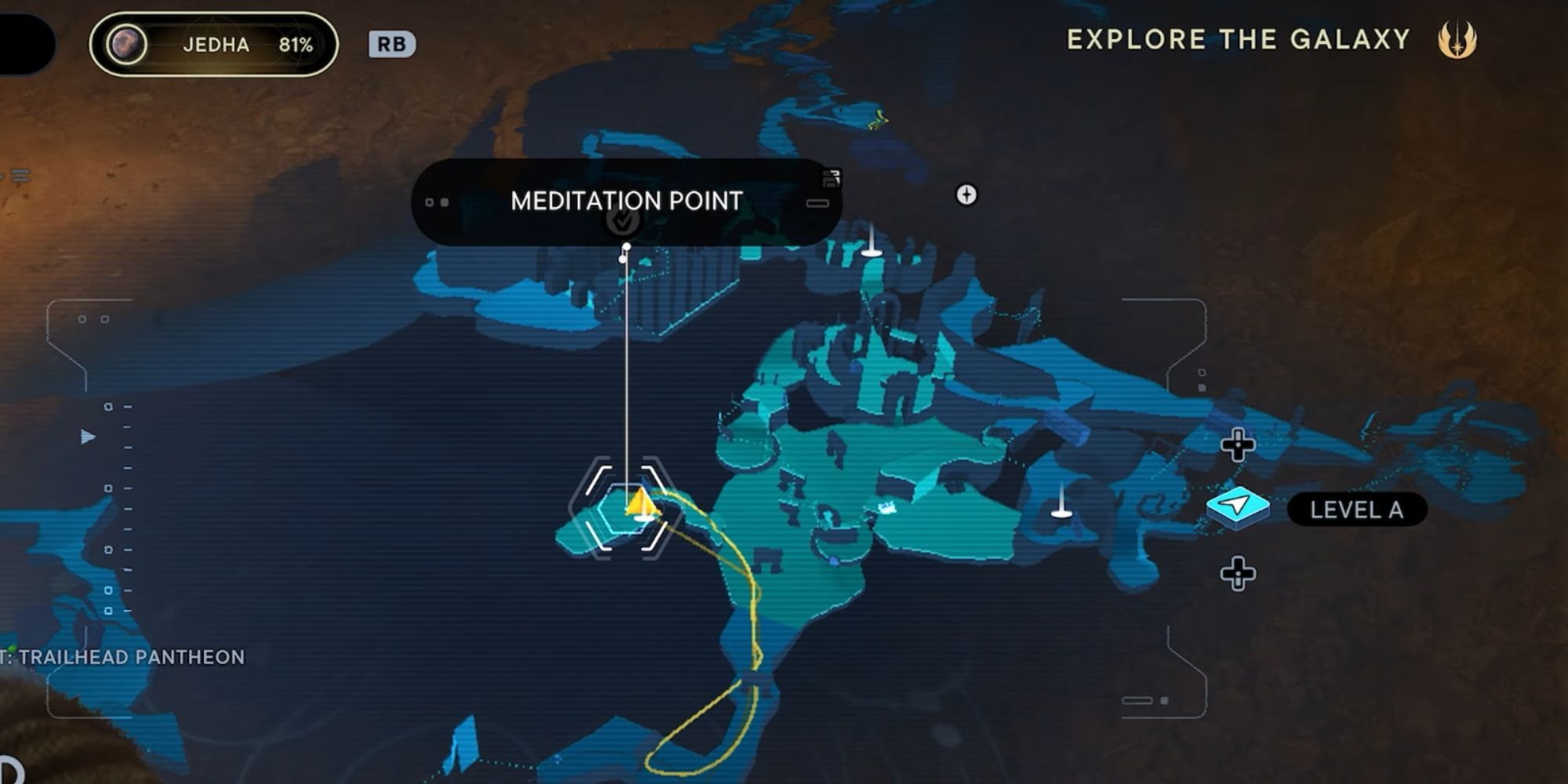Select the Jedha planet selector
1568x784 pixels.
[x=214, y=45]
